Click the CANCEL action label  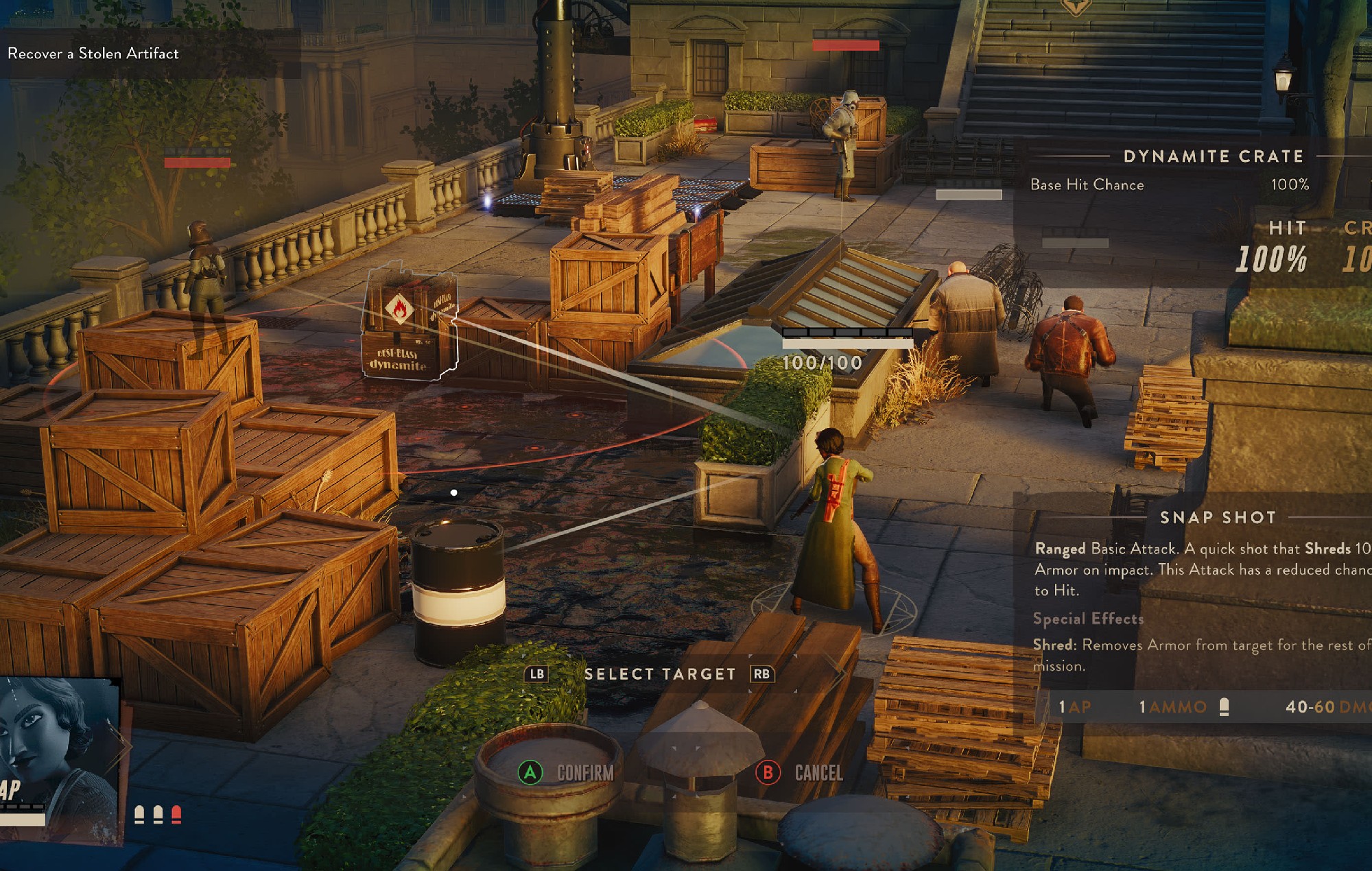(819, 772)
